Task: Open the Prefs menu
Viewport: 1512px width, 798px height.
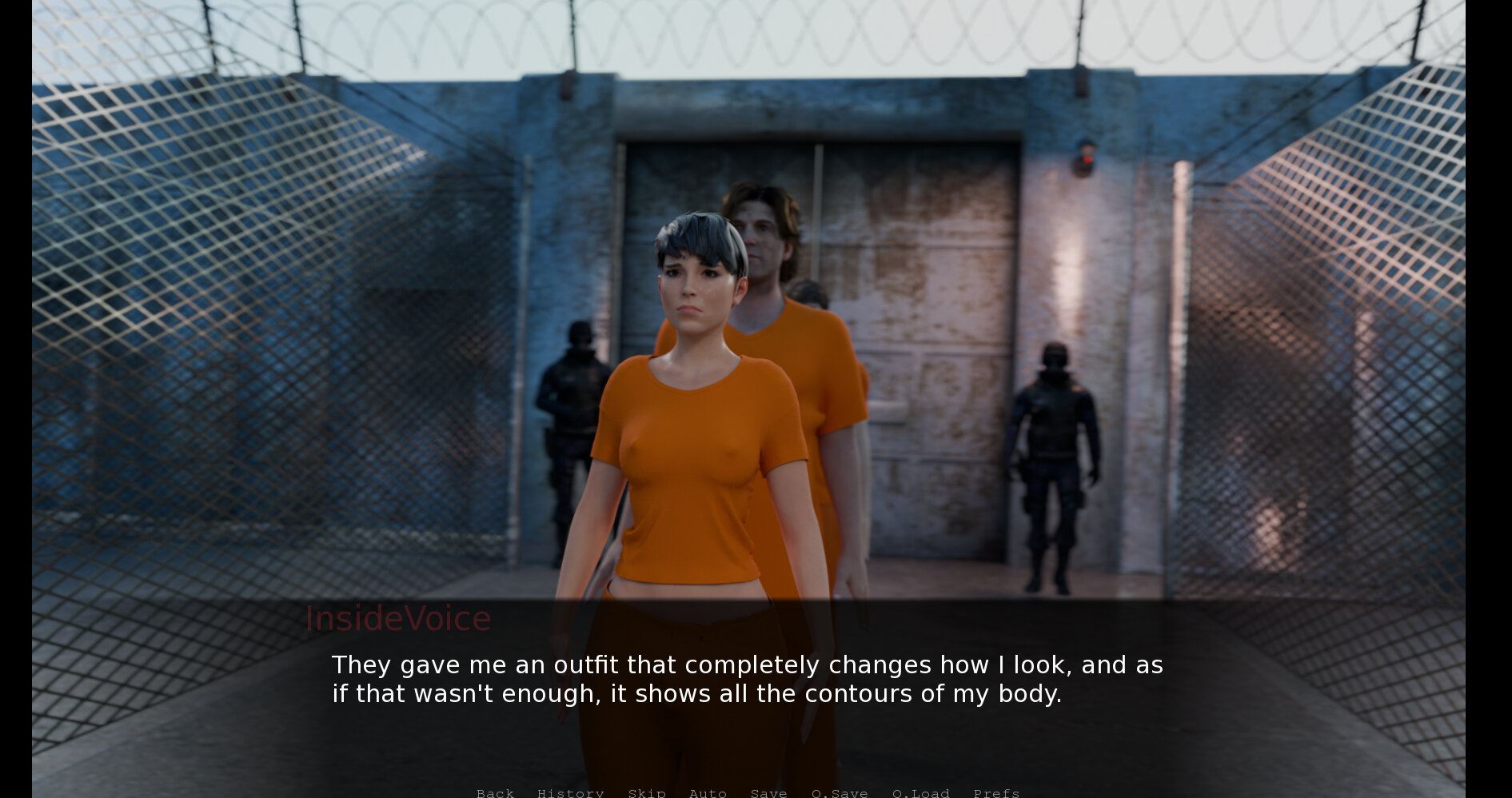Action: tap(996, 792)
